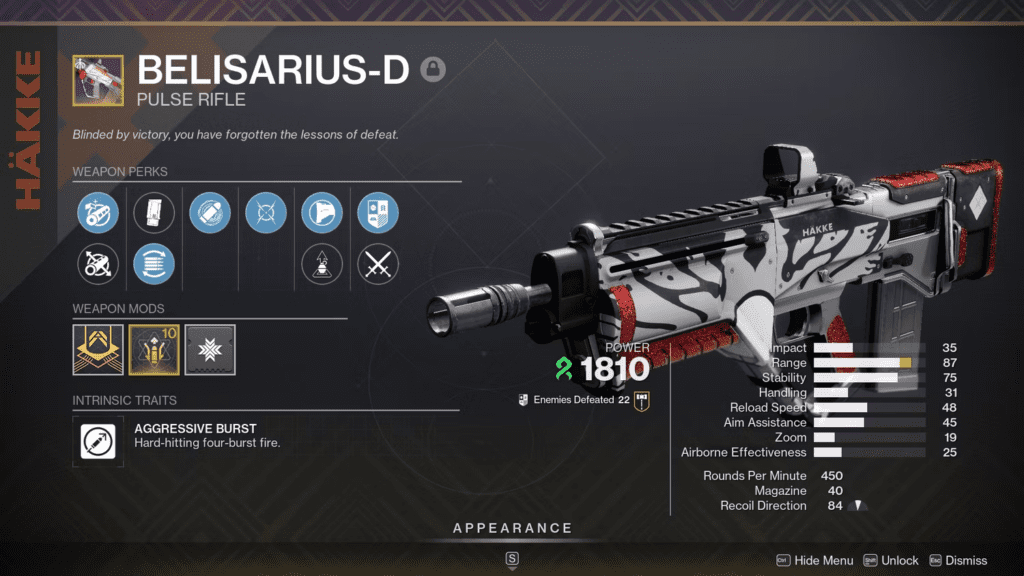Open the Appearance section
1024x576 pixels.
point(512,528)
